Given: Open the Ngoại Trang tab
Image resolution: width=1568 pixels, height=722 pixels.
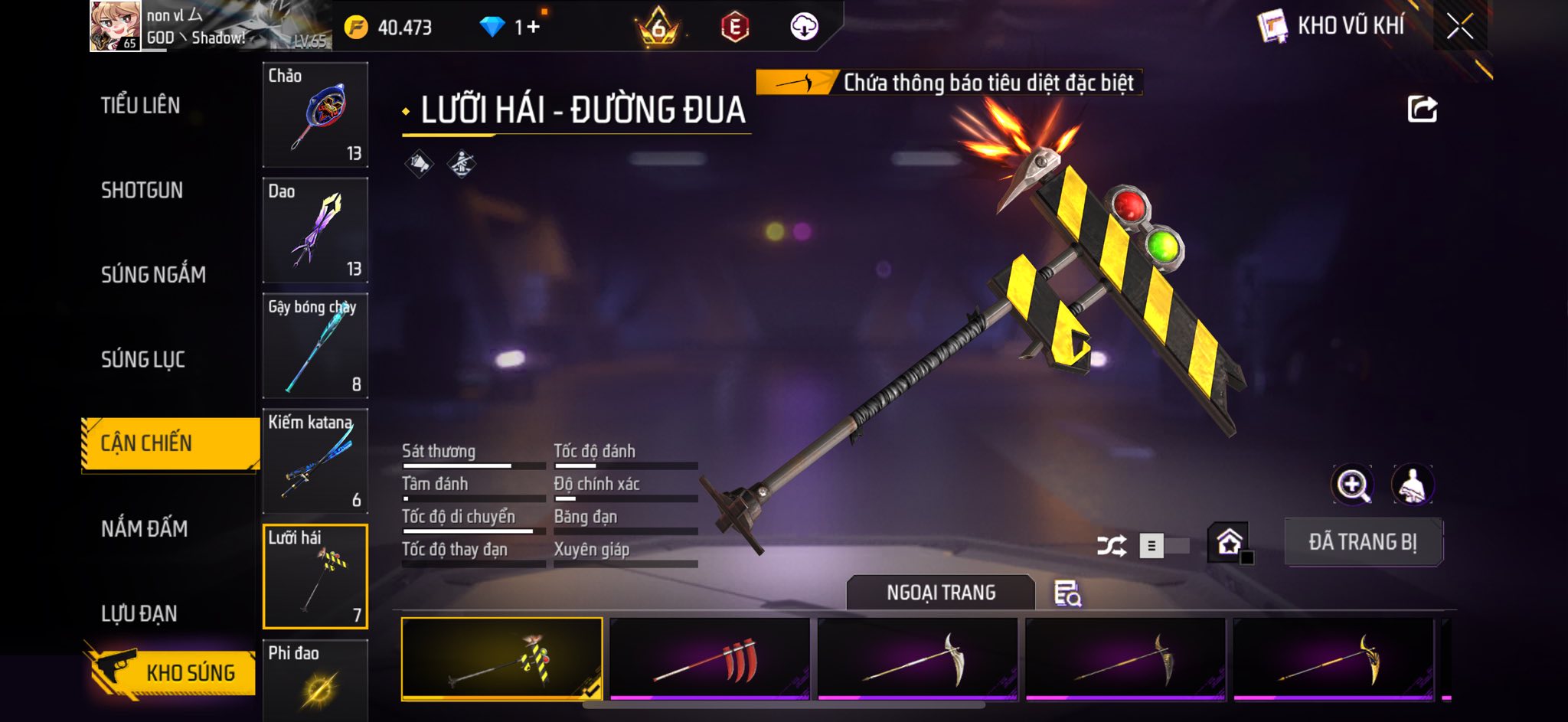Looking at the screenshot, I should click(x=941, y=593).
